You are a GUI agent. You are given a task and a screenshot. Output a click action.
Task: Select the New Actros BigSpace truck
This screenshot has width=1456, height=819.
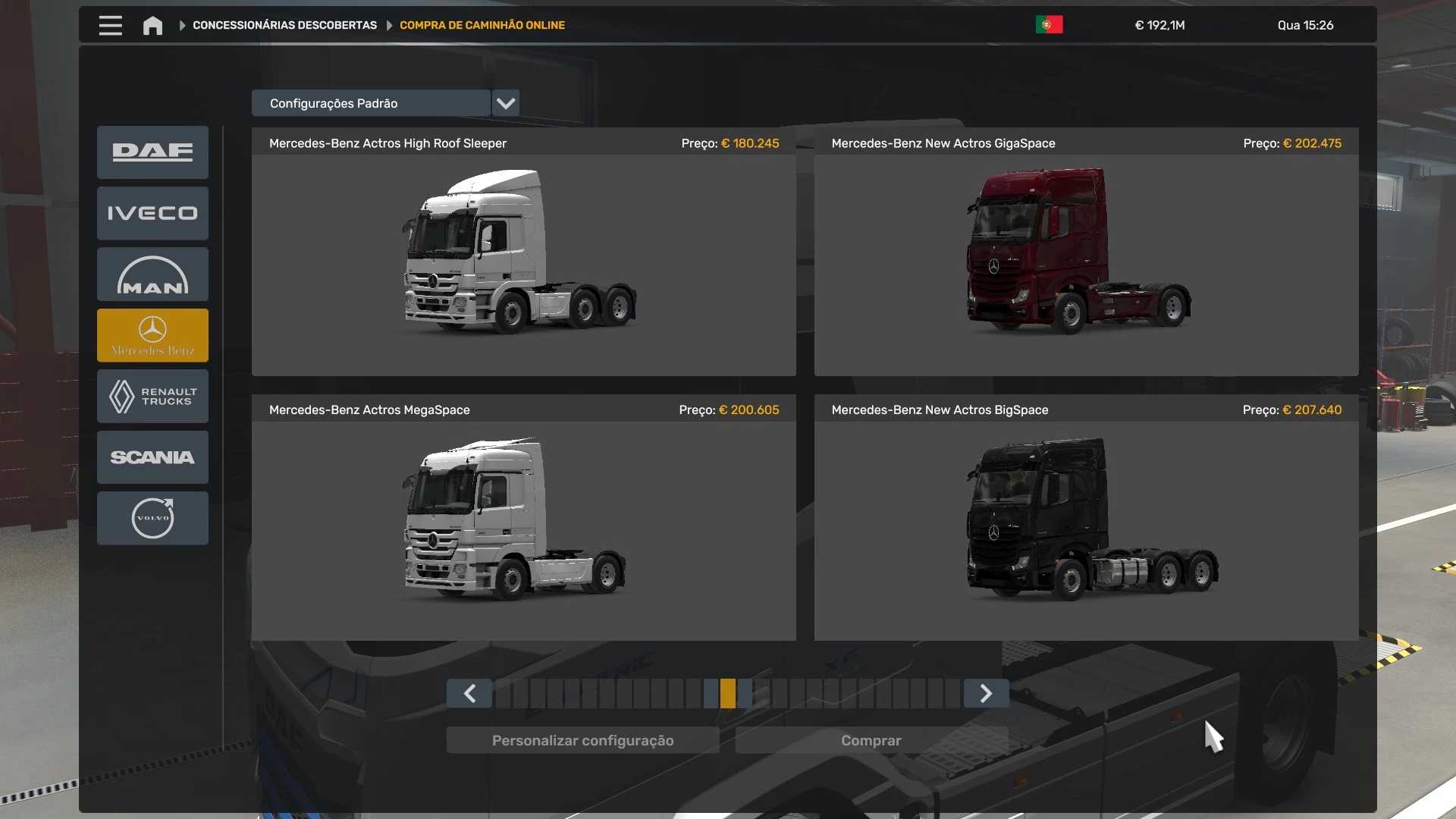coord(1086,519)
